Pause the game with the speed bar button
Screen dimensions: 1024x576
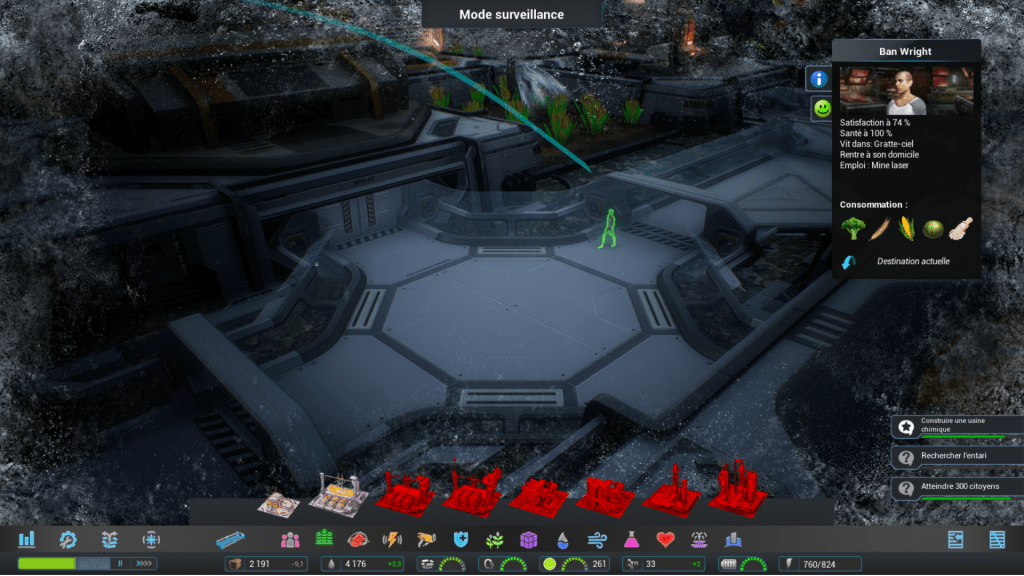tap(121, 564)
